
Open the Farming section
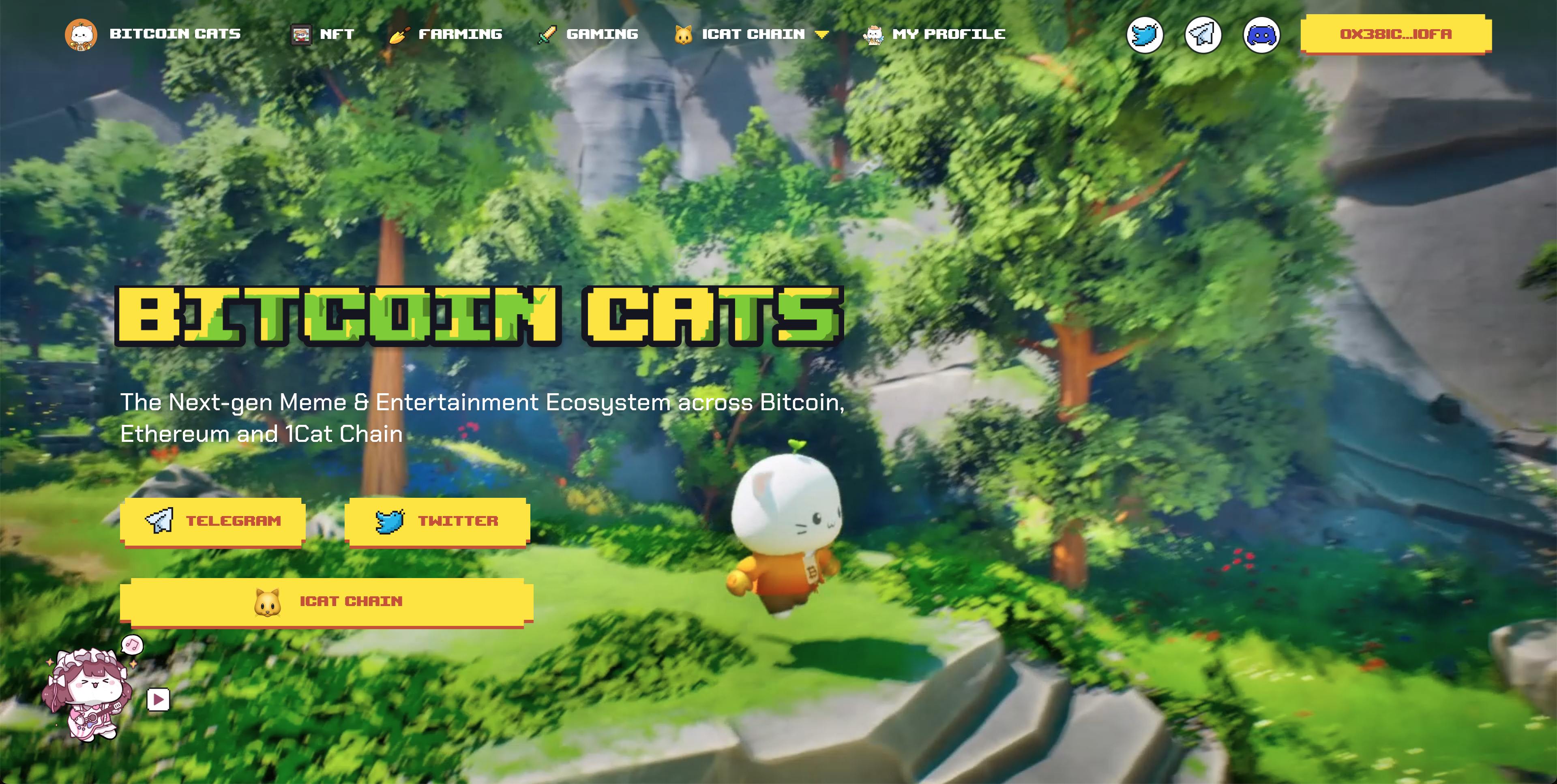(446, 34)
